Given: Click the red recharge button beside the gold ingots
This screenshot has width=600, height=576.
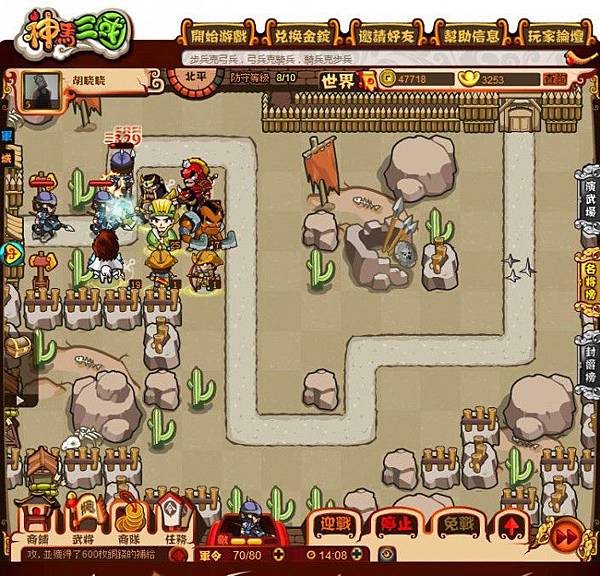Looking at the screenshot, I should tap(554, 79).
